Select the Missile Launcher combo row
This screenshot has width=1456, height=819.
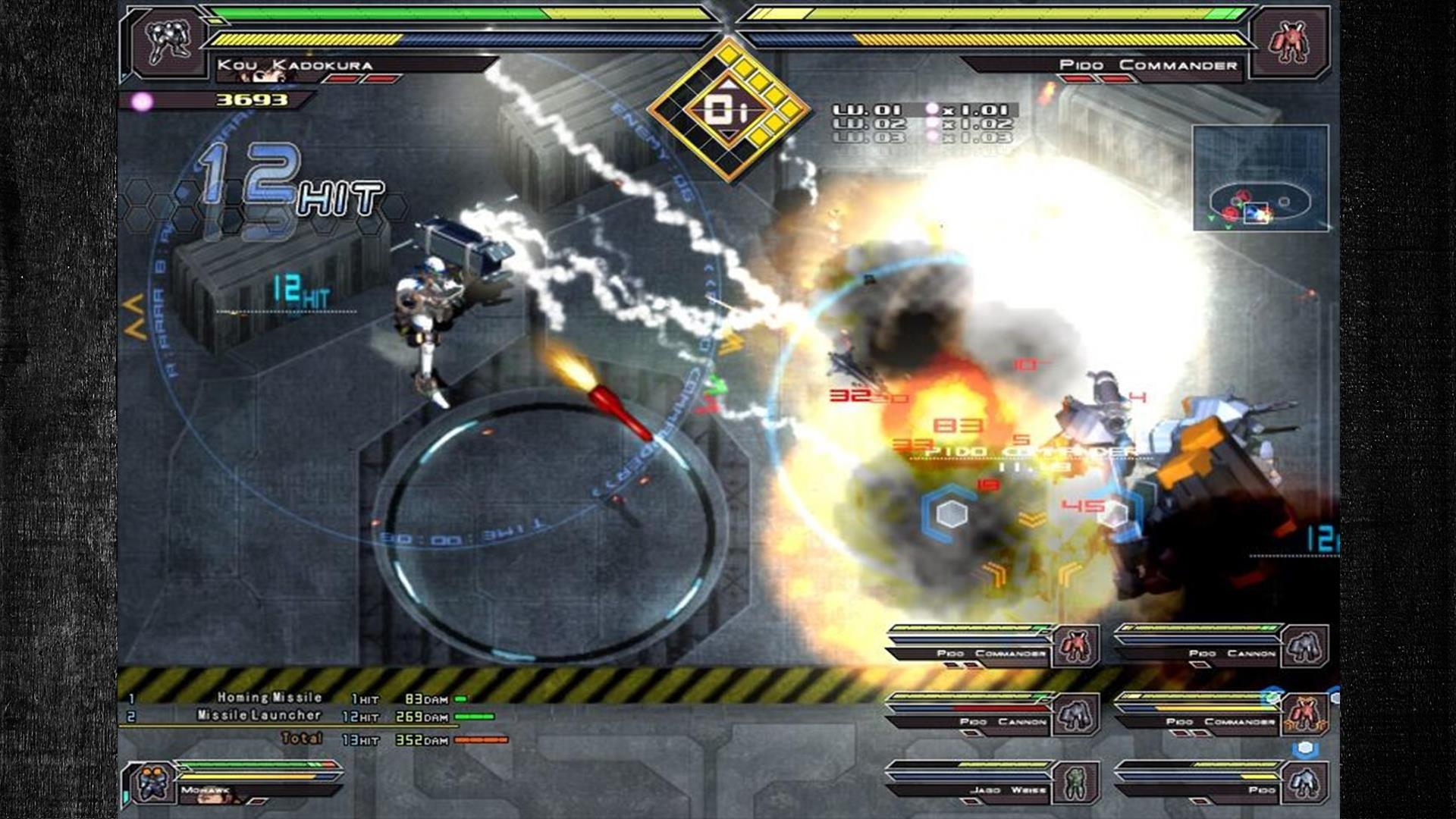pos(303,716)
